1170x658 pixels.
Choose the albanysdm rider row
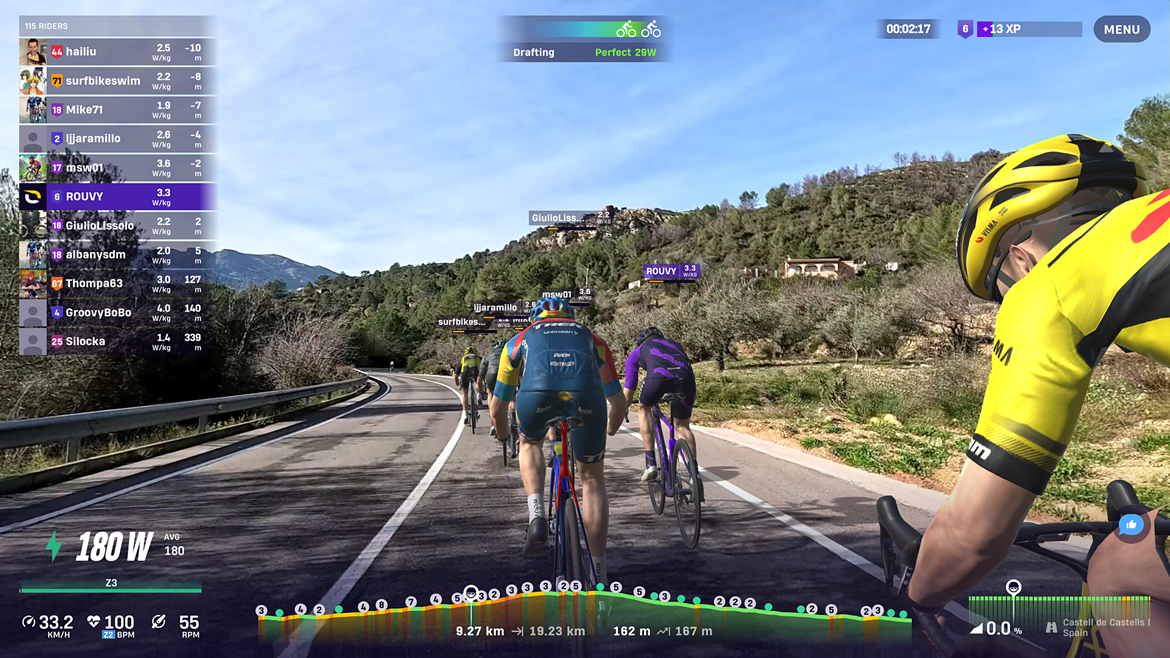tap(117, 255)
